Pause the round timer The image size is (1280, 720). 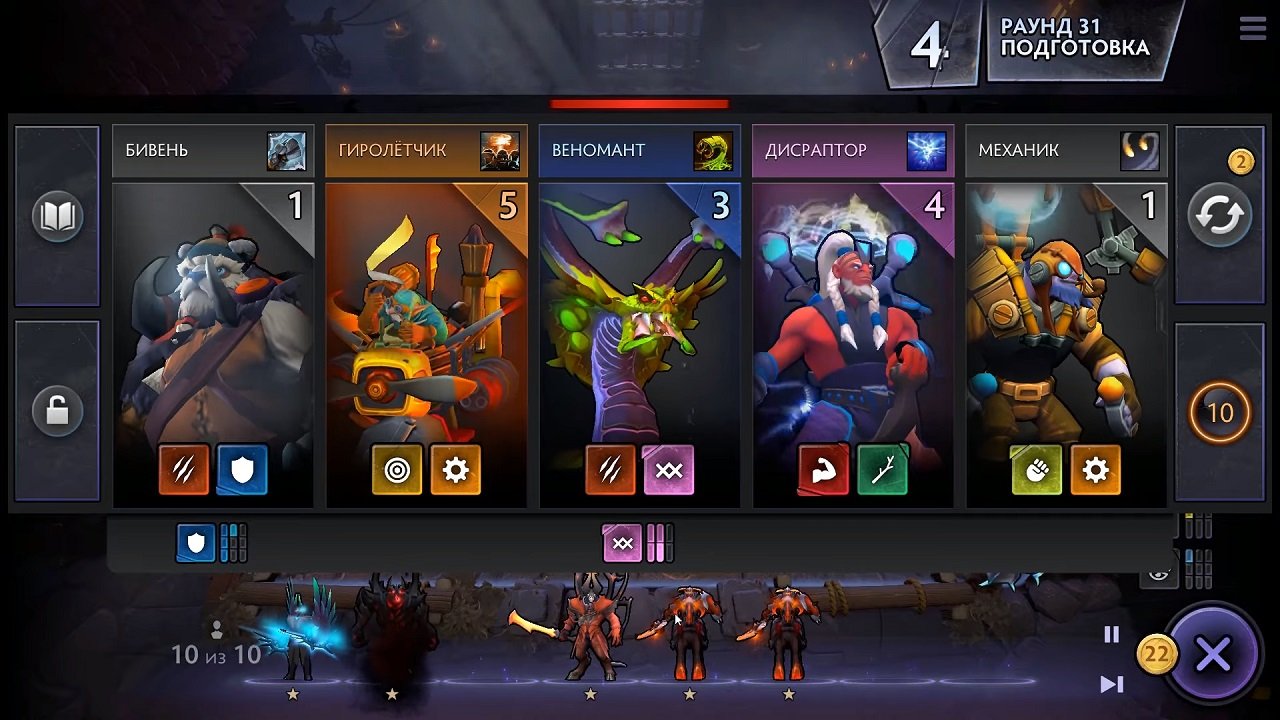[1112, 632]
